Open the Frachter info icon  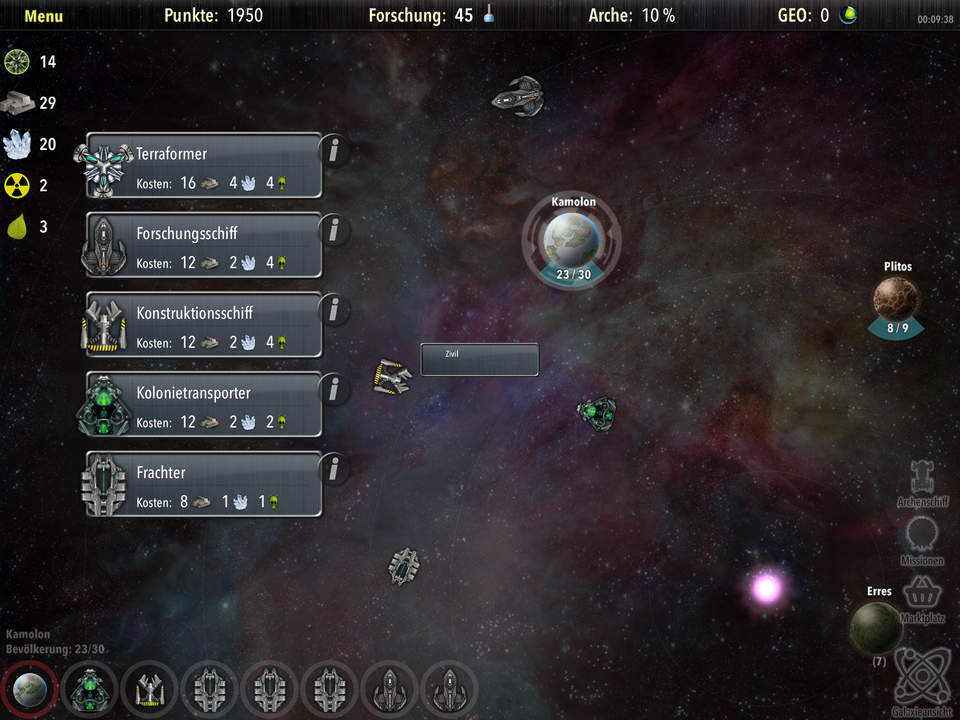[334, 468]
